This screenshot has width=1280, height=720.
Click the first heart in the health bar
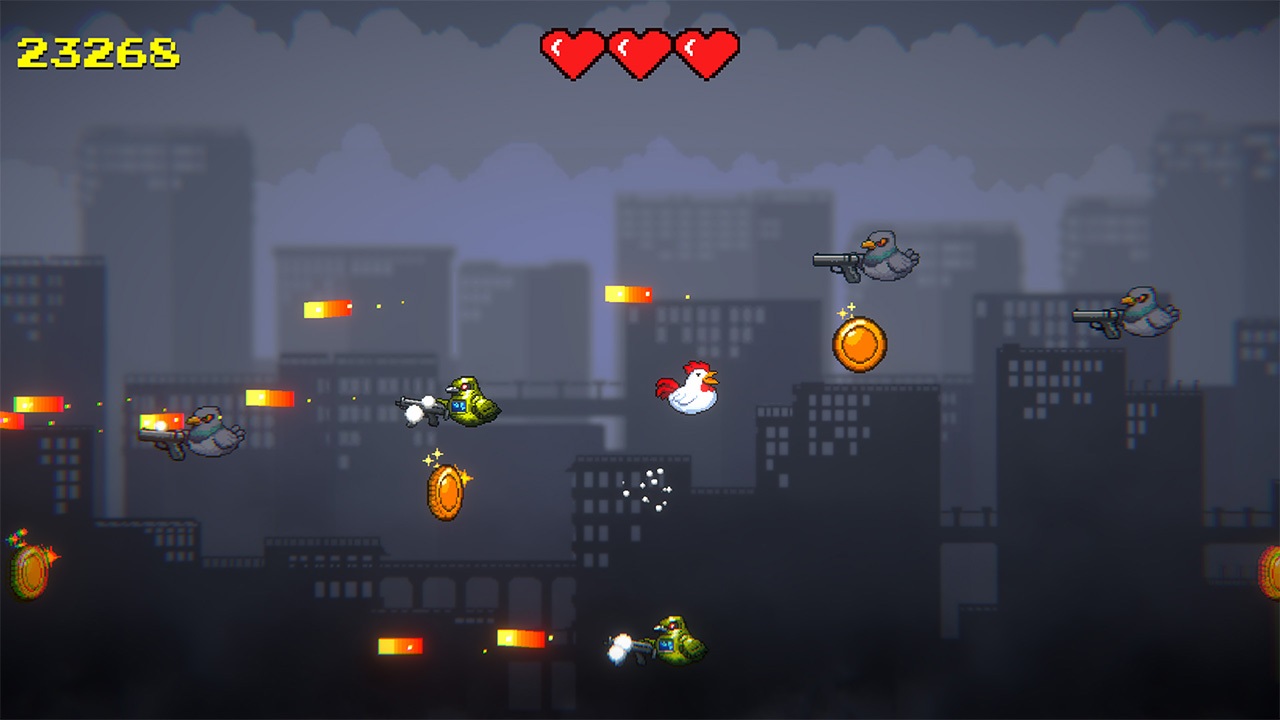click(573, 52)
